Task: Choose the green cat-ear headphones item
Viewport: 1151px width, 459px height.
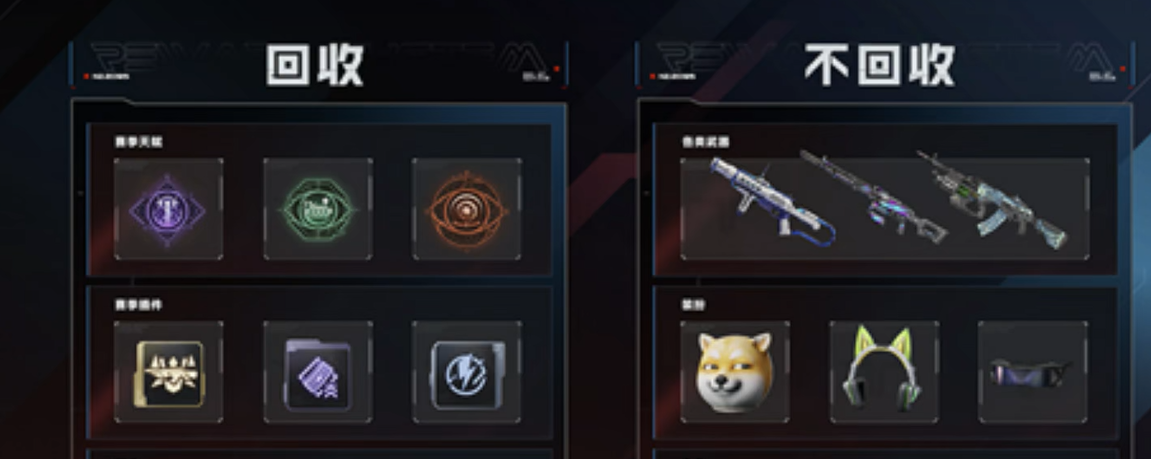Action: (x=883, y=372)
